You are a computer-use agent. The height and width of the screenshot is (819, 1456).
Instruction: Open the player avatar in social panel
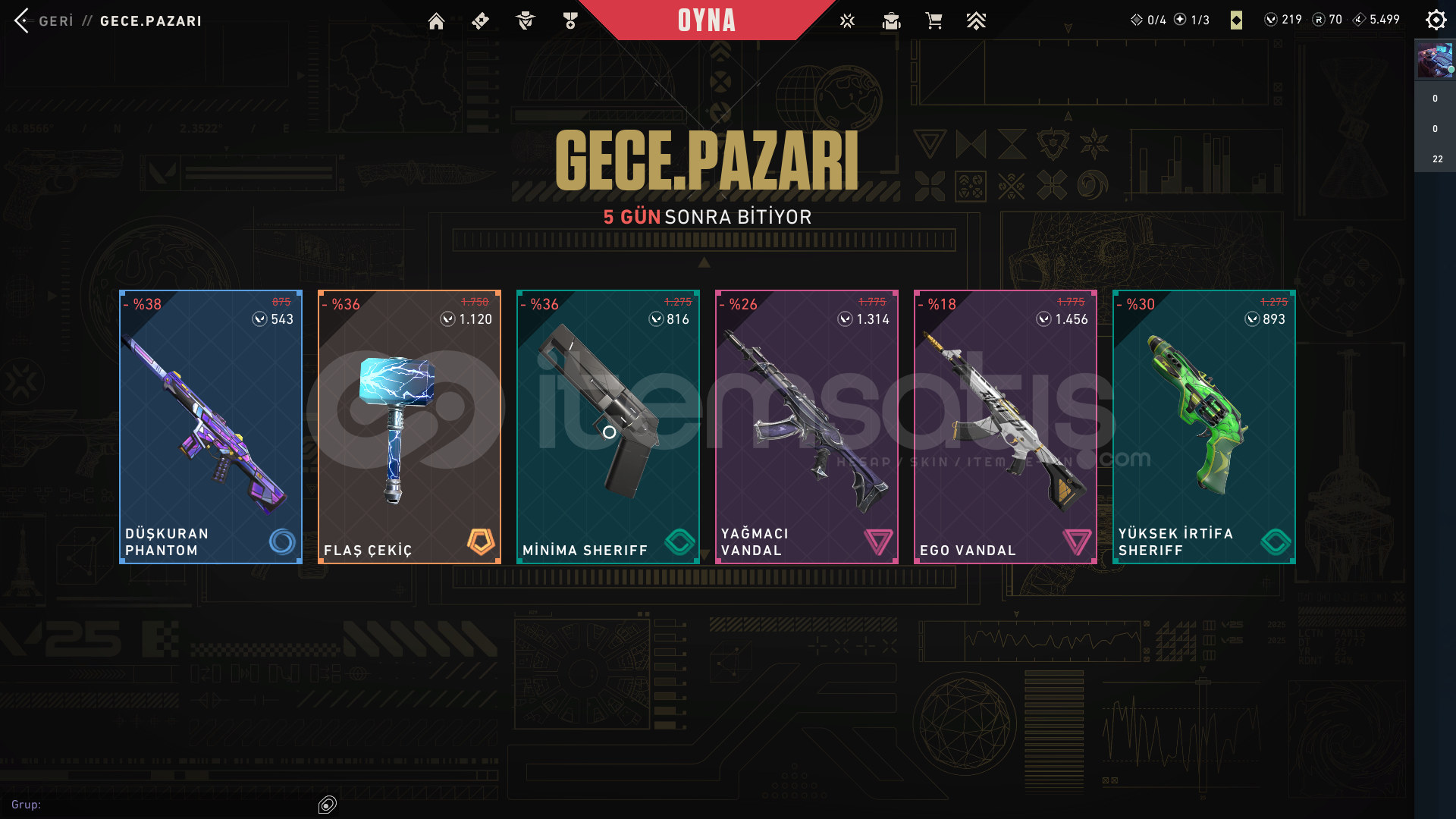pos(1435,61)
